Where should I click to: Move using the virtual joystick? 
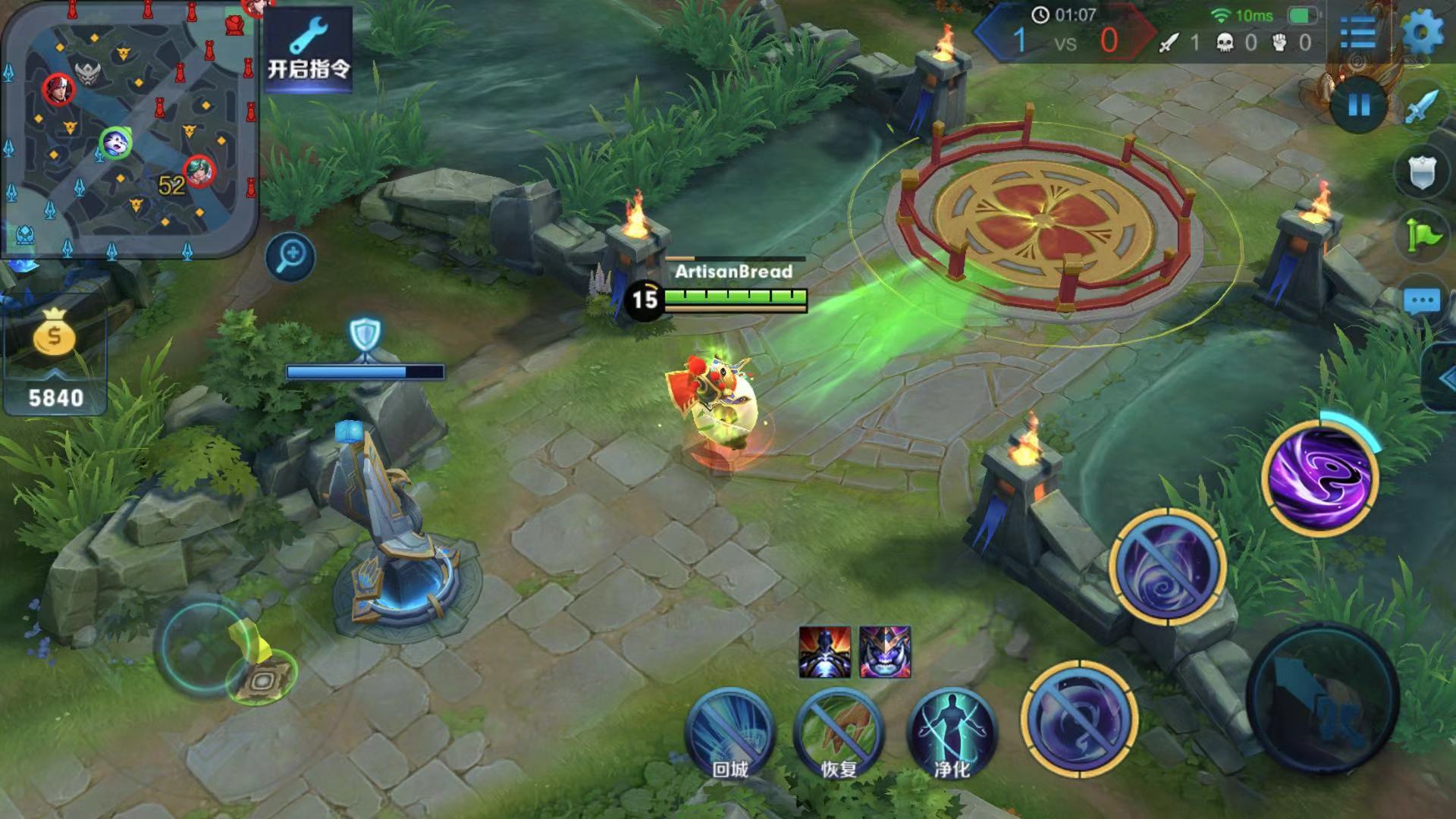click(x=205, y=646)
